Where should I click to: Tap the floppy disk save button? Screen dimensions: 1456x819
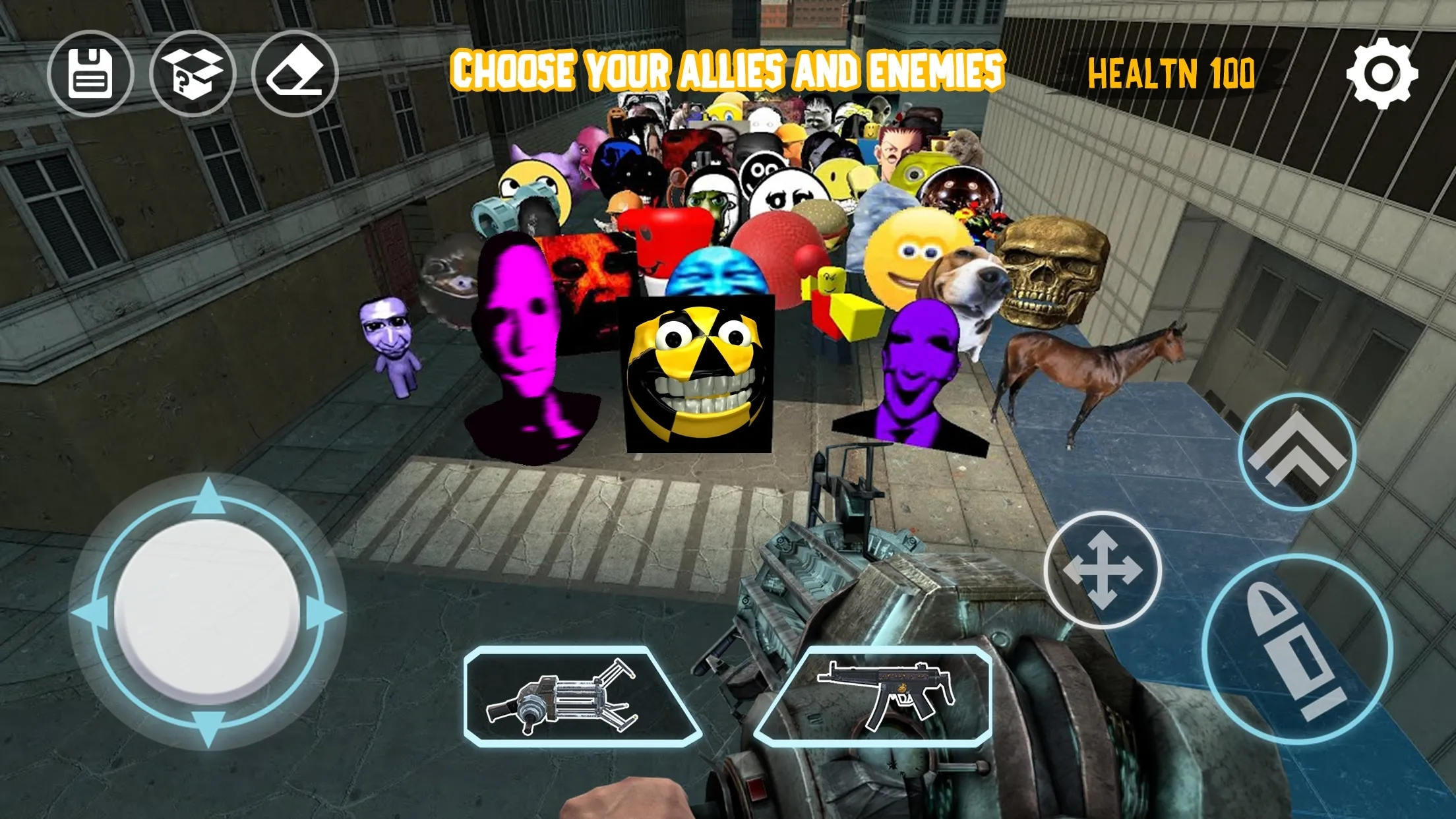tap(90, 74)
